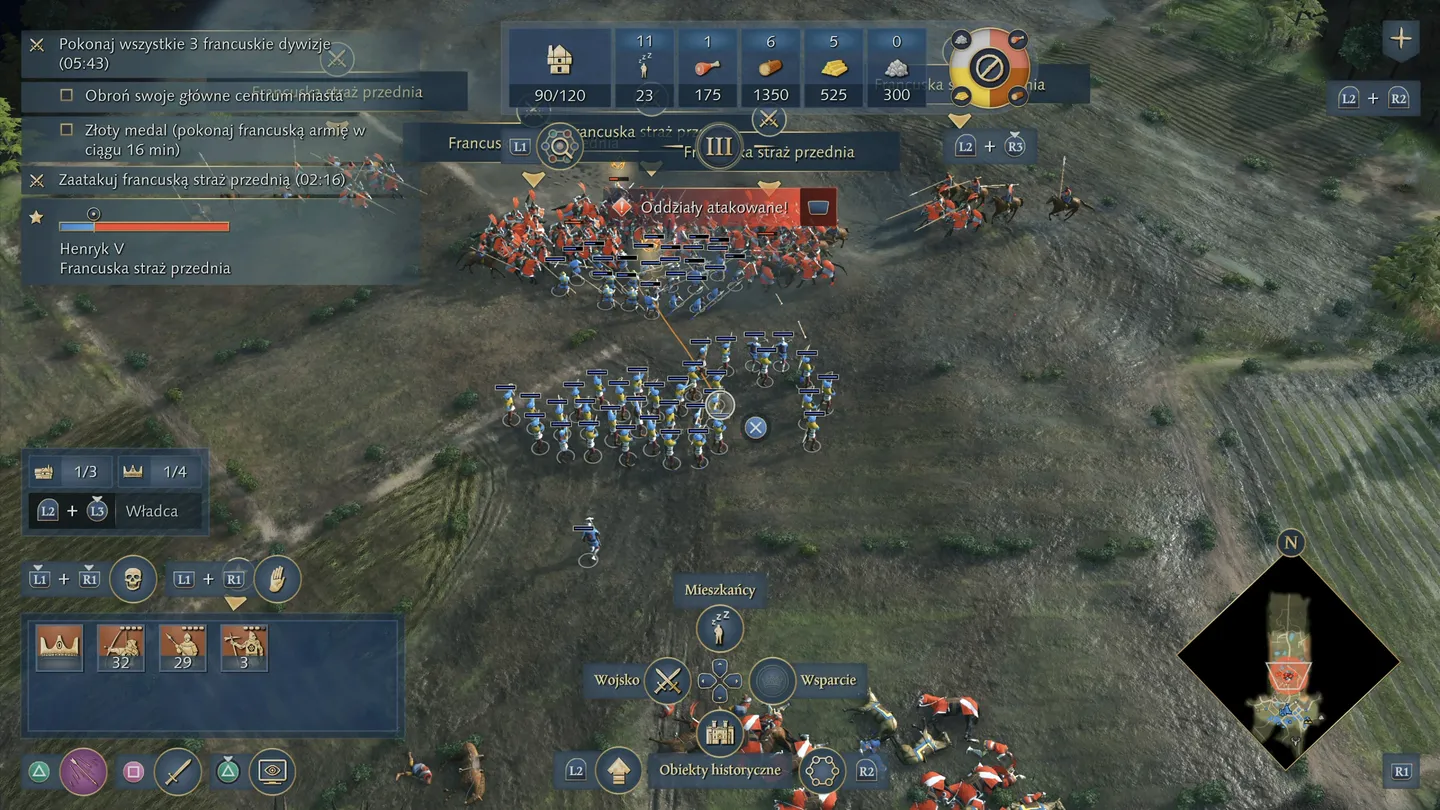This screenshot has width=1440, height=810.
Task: Open the resource distribution wheel
Action: click(x=988, y=69)
